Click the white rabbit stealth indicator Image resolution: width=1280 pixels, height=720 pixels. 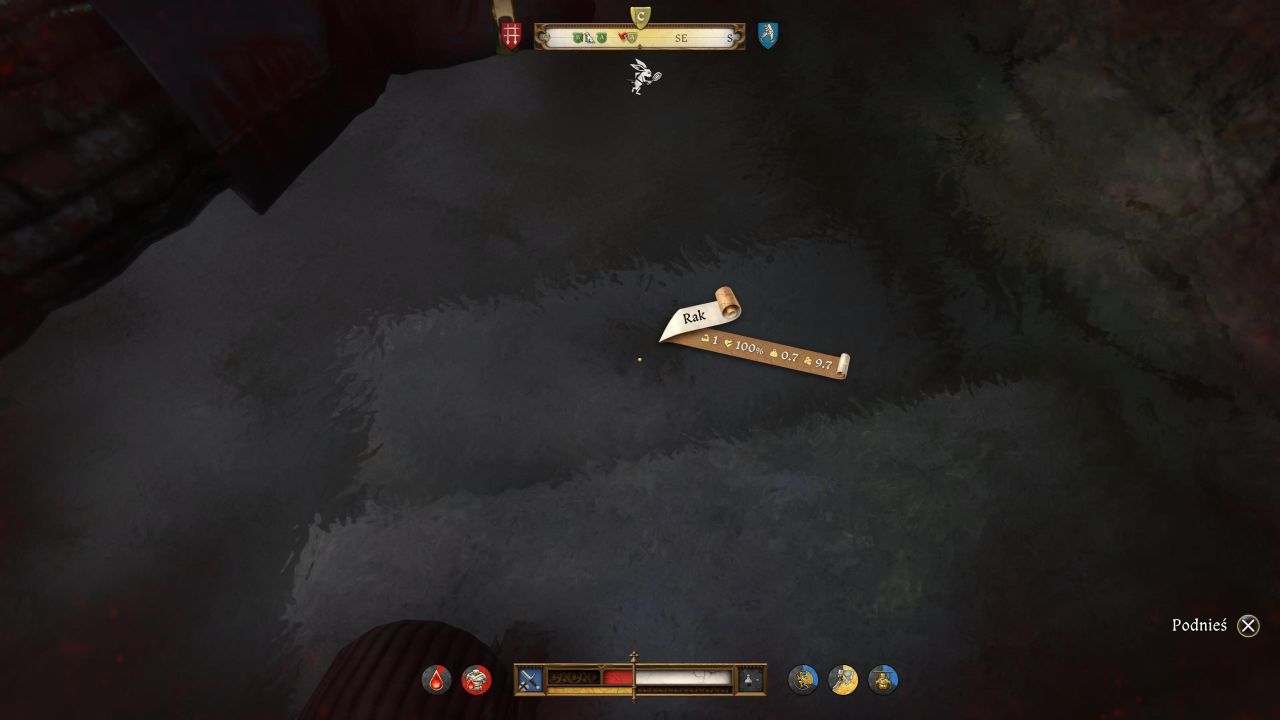[642, 77]
